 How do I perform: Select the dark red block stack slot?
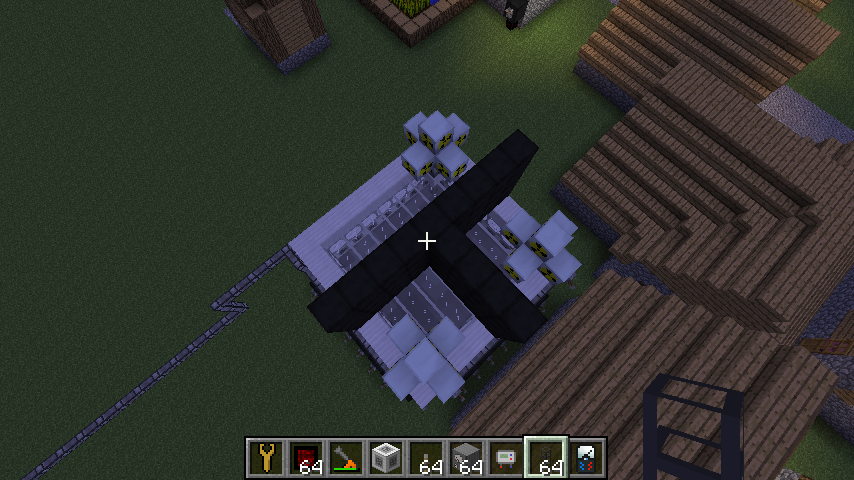(x=307, y=458)
